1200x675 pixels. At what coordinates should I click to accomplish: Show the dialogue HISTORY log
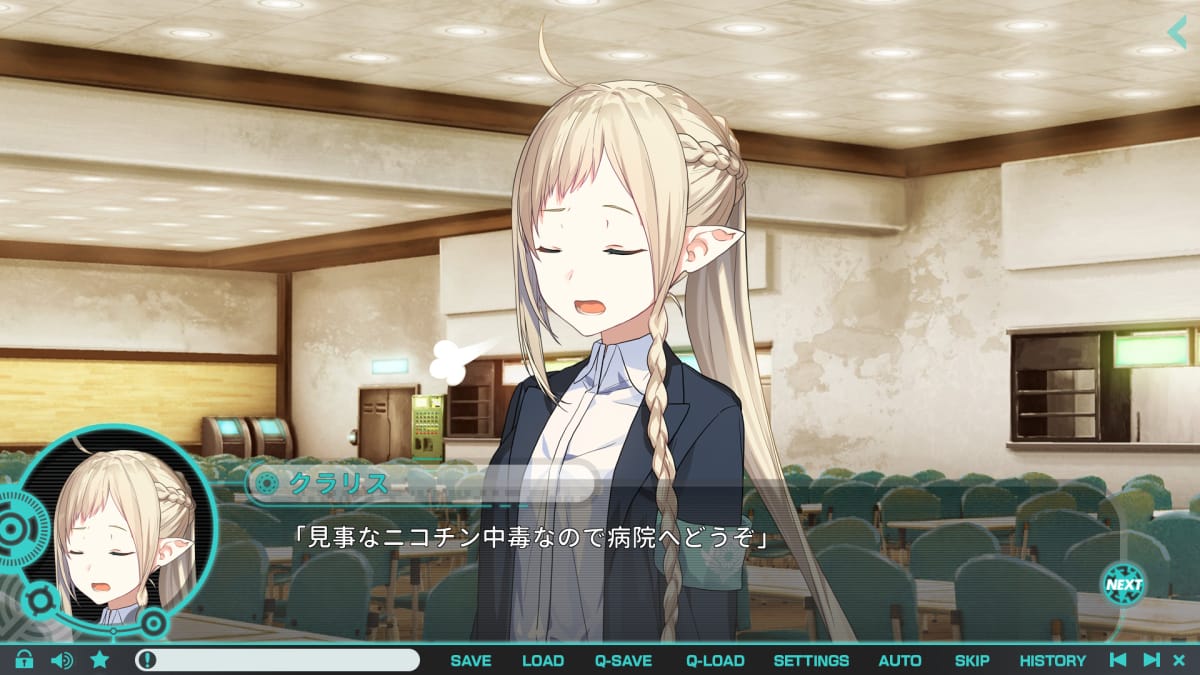[1052, 660]
